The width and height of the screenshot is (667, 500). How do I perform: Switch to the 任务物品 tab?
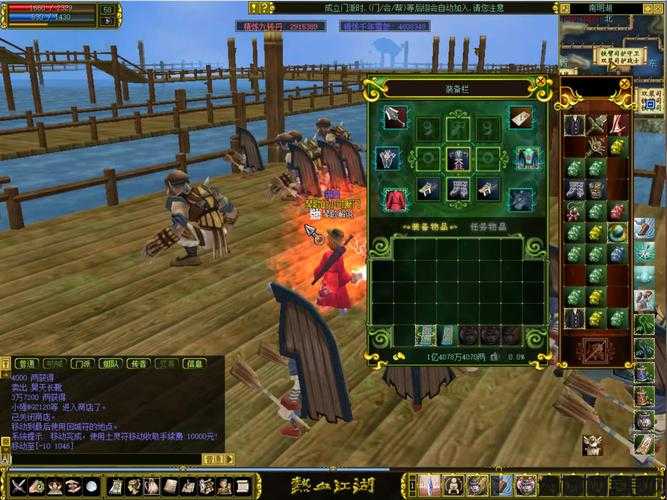pos(491,225)
